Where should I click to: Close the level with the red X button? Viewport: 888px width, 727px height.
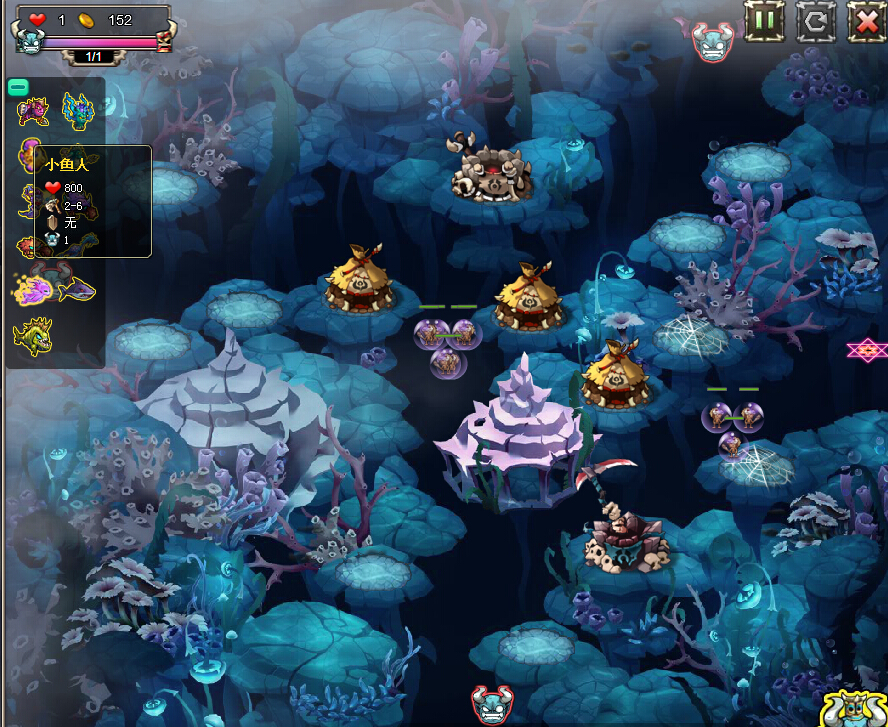point(866,20)
